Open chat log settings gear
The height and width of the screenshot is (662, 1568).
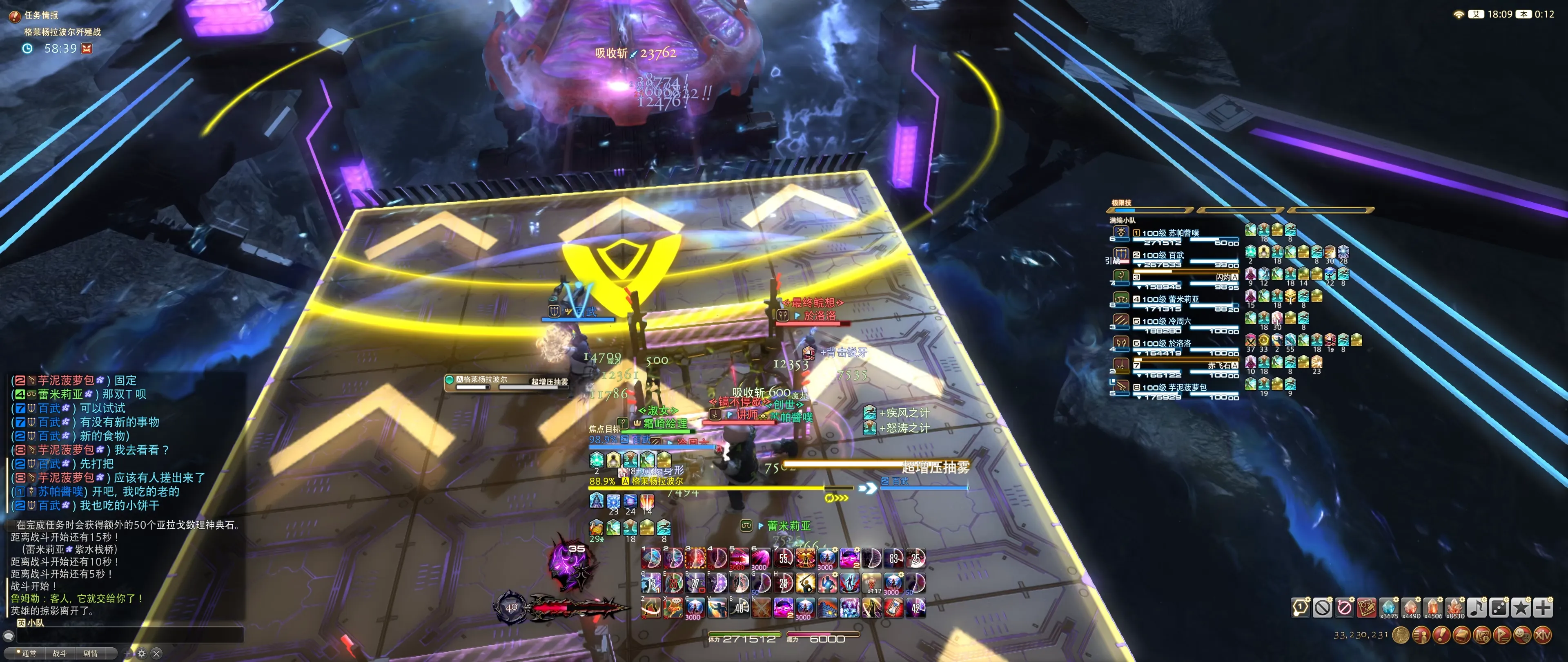point(142,653)
